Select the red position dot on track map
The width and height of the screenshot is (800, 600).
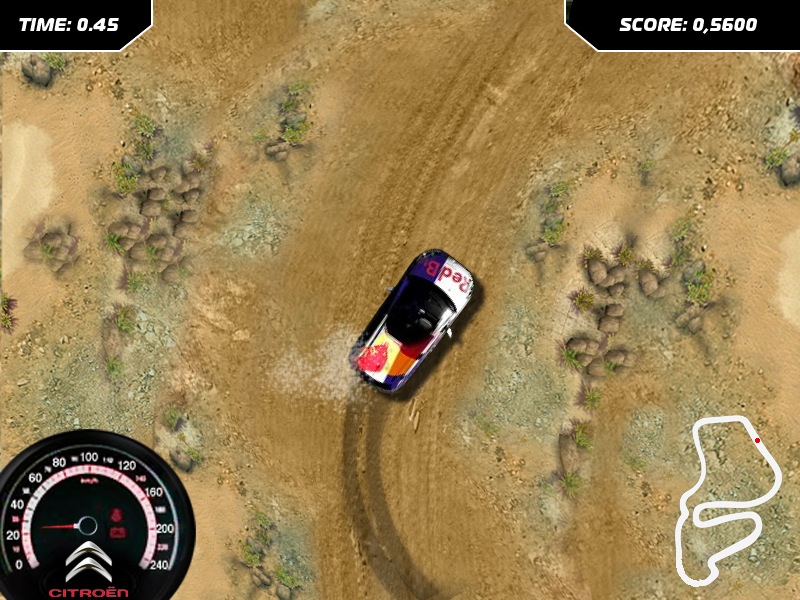click(757, 440)
